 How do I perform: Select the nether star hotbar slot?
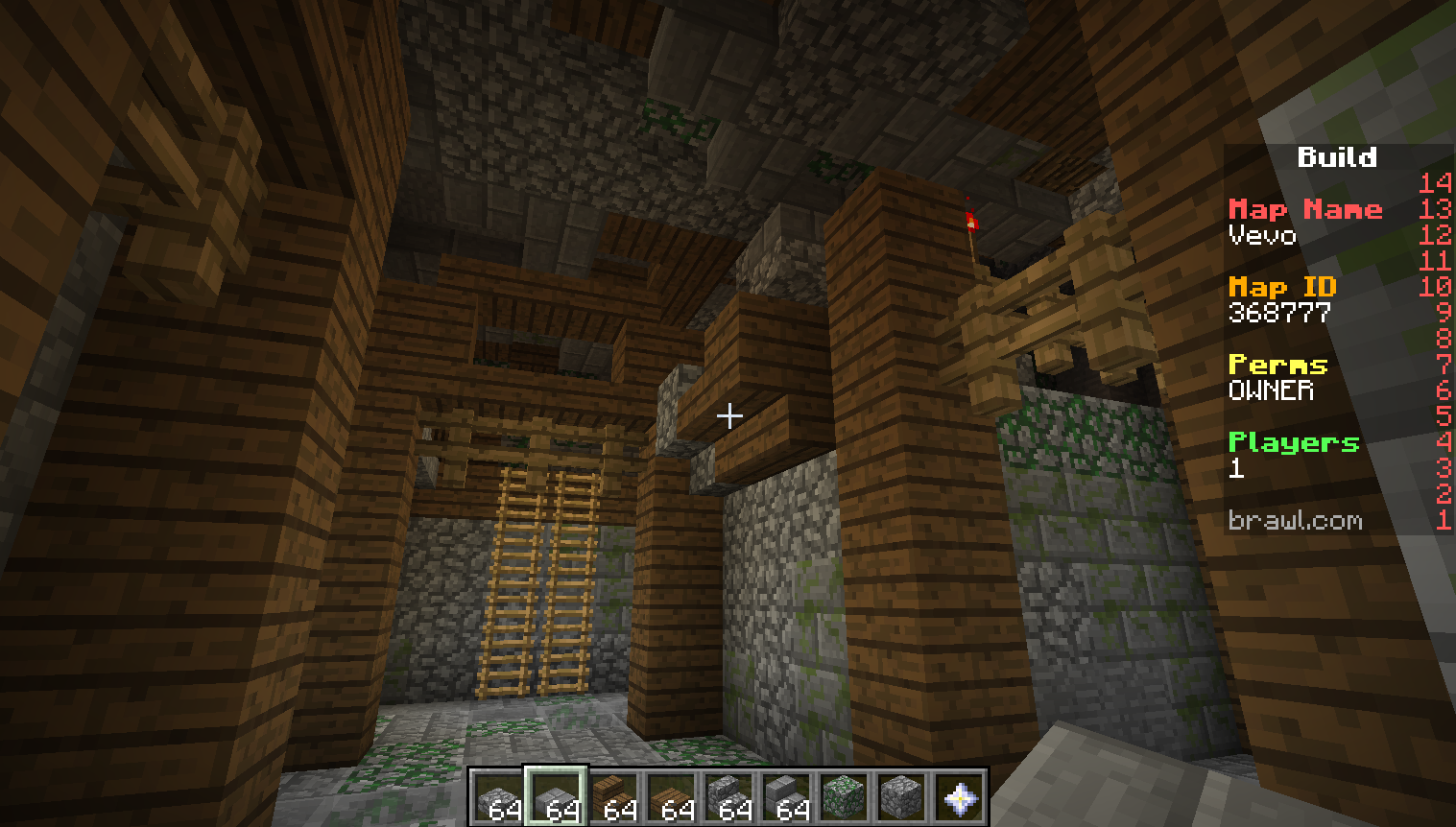[x=959, y=798]
